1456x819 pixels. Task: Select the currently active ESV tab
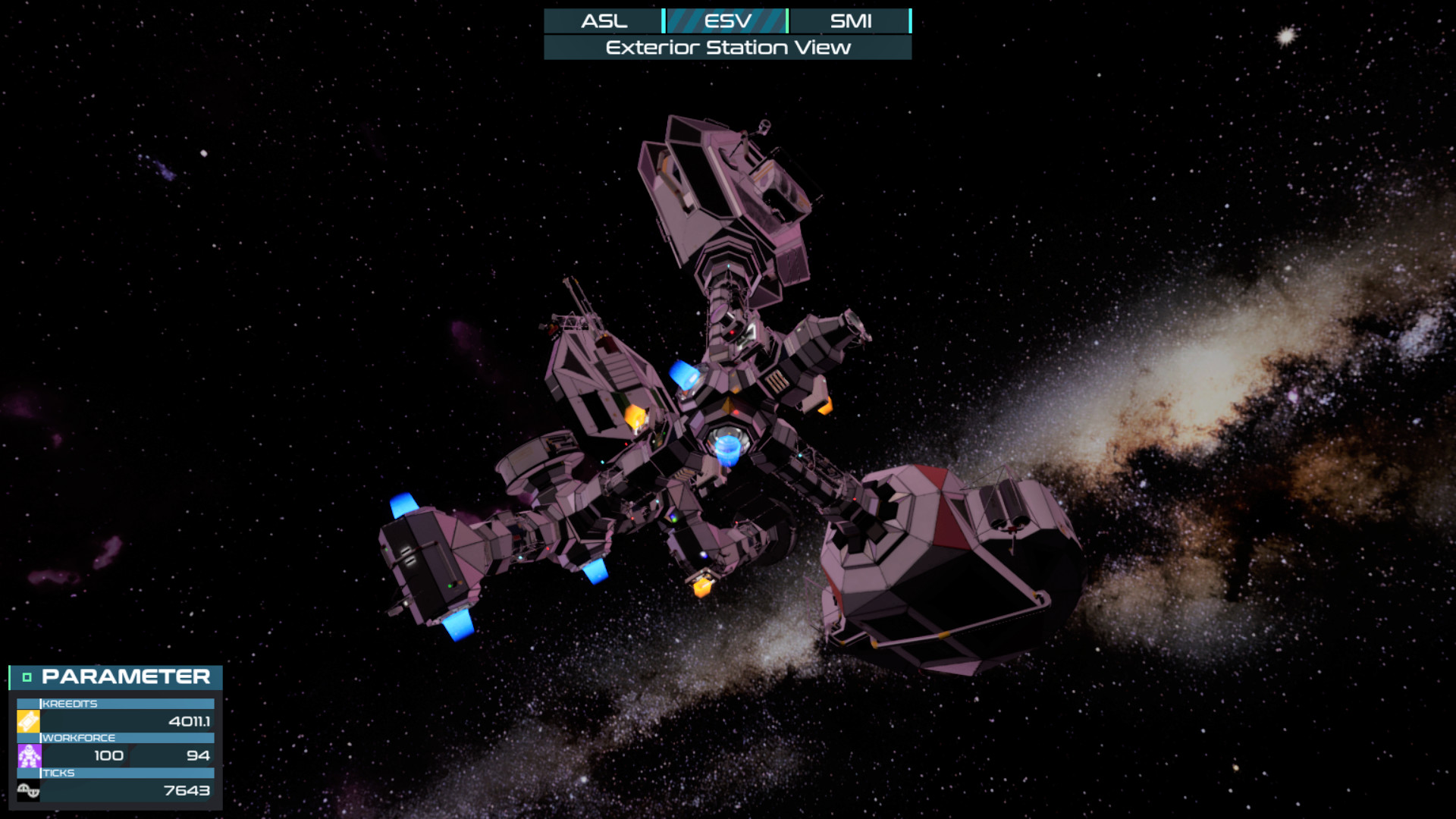coord(726,20)
